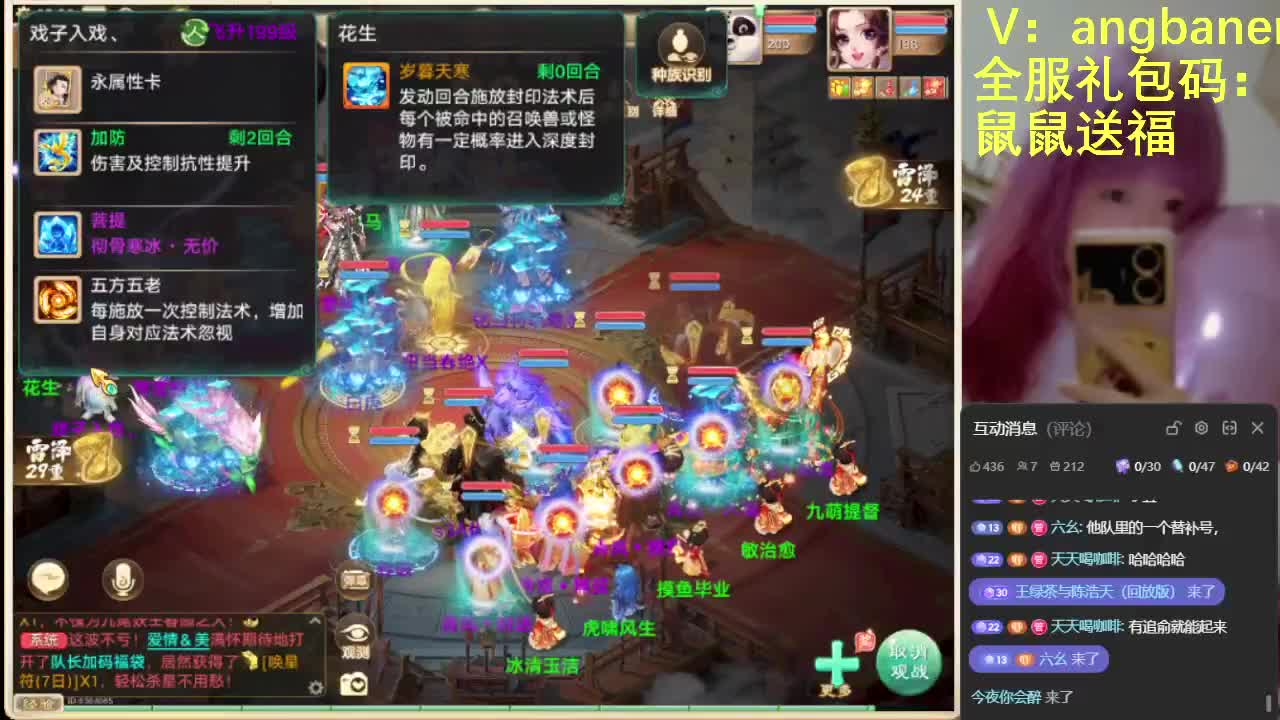Click the camera screenshot icon above the chat box
This screenshot has width=1280, height=720.
[352, 684]
